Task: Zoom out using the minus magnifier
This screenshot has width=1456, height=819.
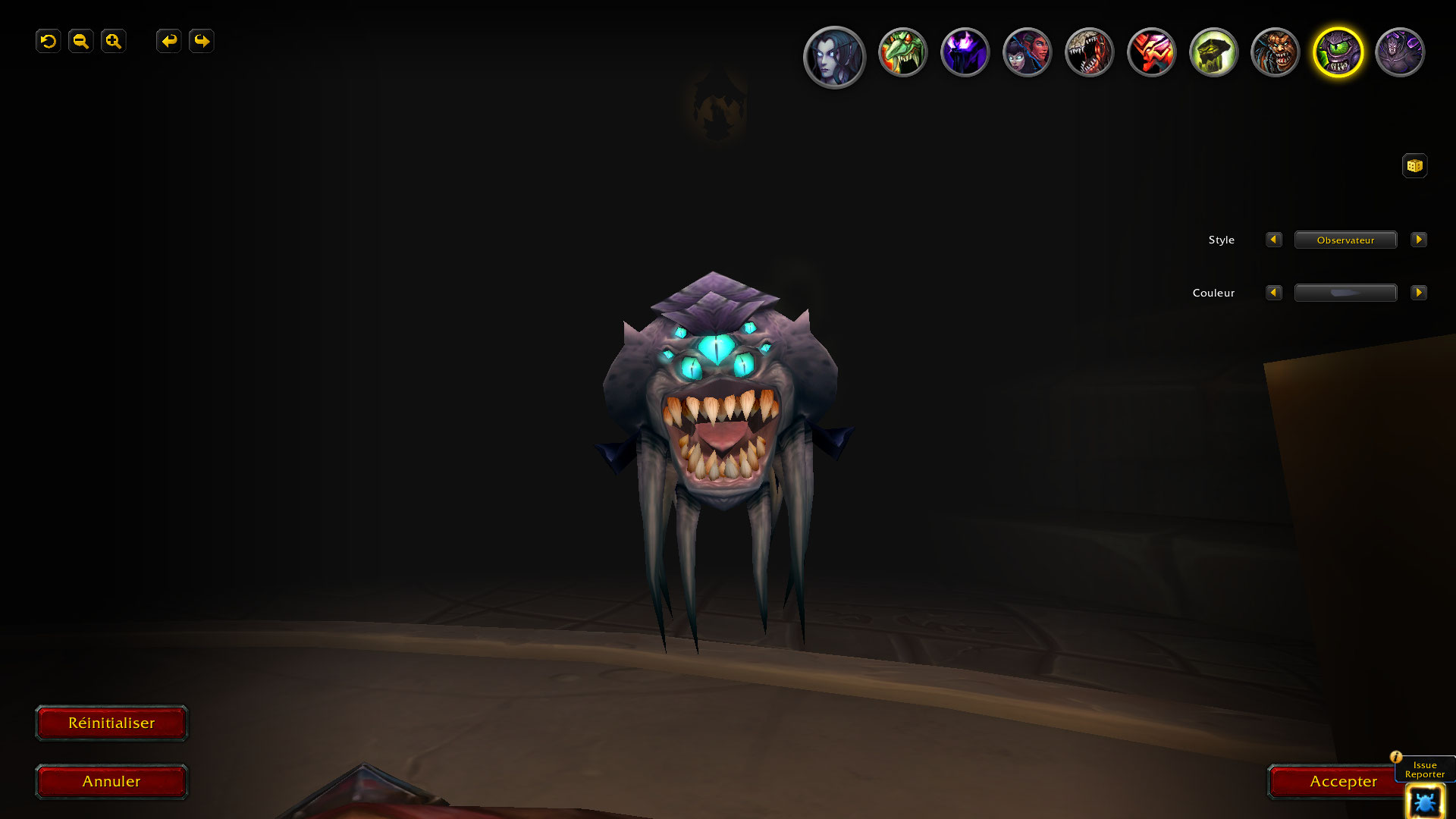Action: click(x=81, y=41)
